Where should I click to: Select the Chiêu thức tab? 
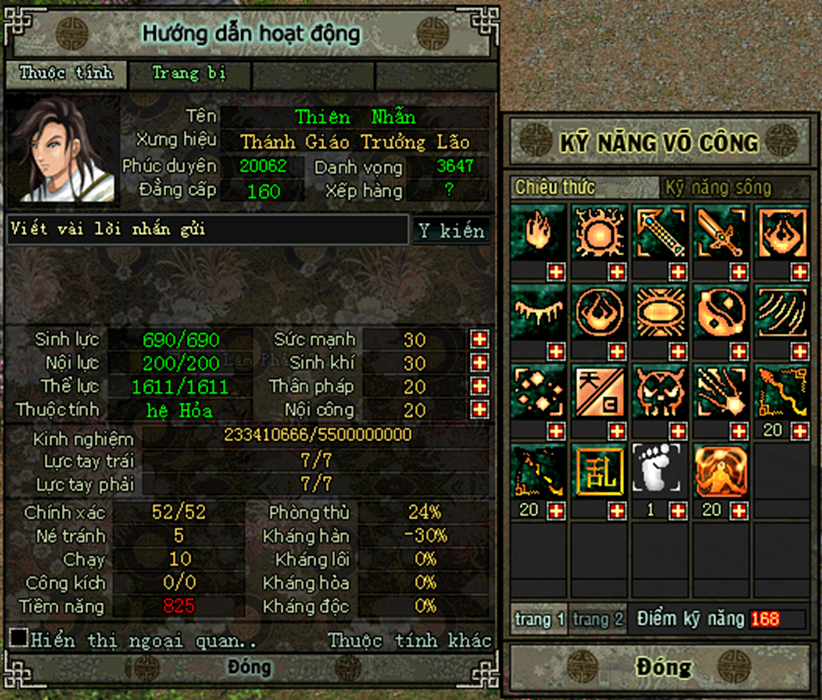pyautogui.click(x=555, y=187)
